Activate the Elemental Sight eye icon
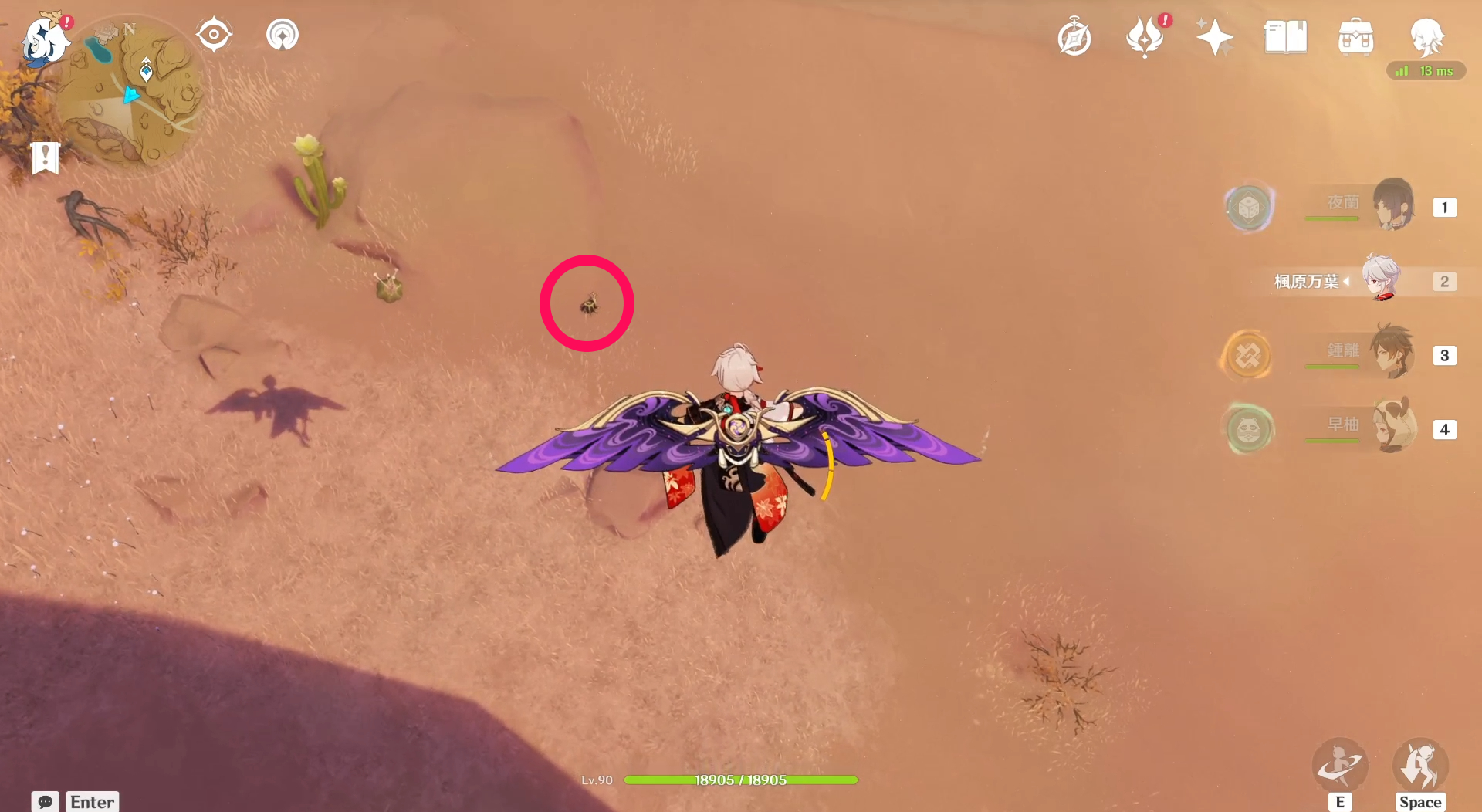This screenshot has height=812, width=1482. (x=214, y=33)
